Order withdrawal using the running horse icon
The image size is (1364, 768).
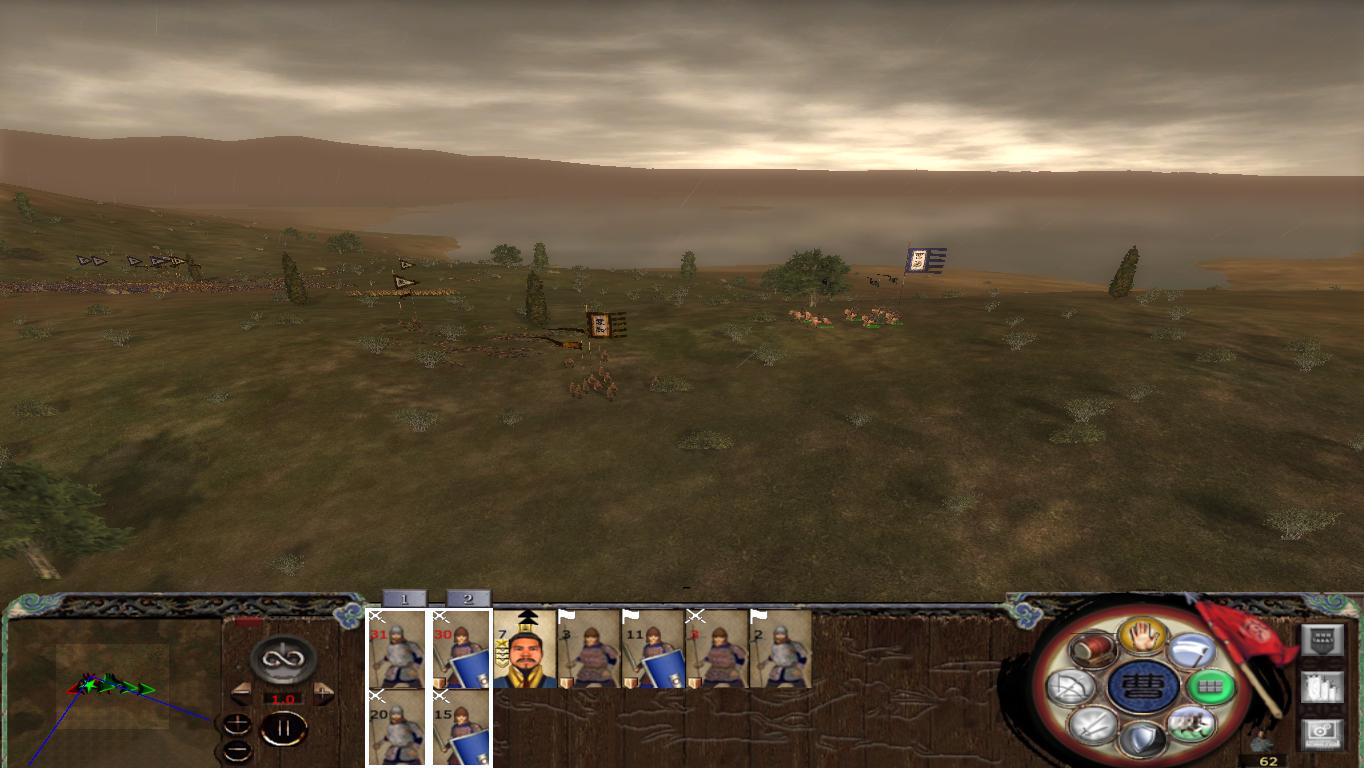click(1191, 725)
